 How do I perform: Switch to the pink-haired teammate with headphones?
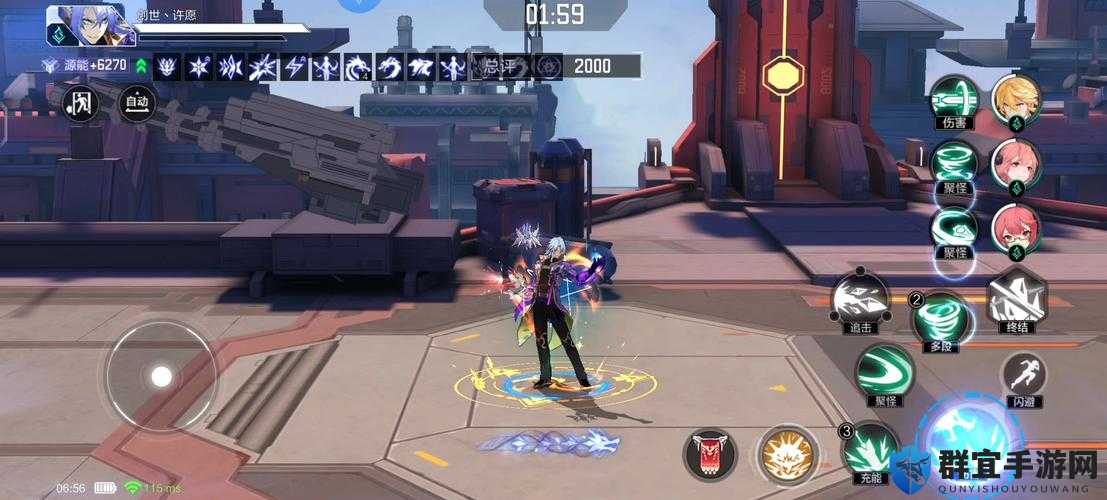(x=1016, y=163)
